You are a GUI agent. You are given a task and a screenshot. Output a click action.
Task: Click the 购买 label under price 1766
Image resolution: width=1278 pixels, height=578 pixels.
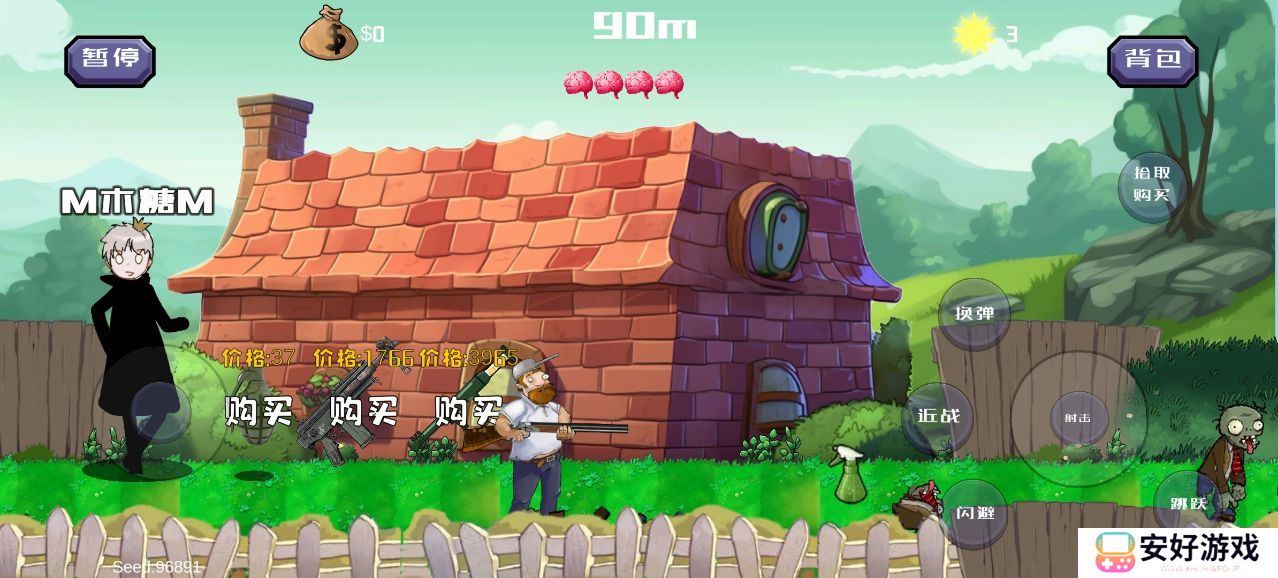point(364,410)
